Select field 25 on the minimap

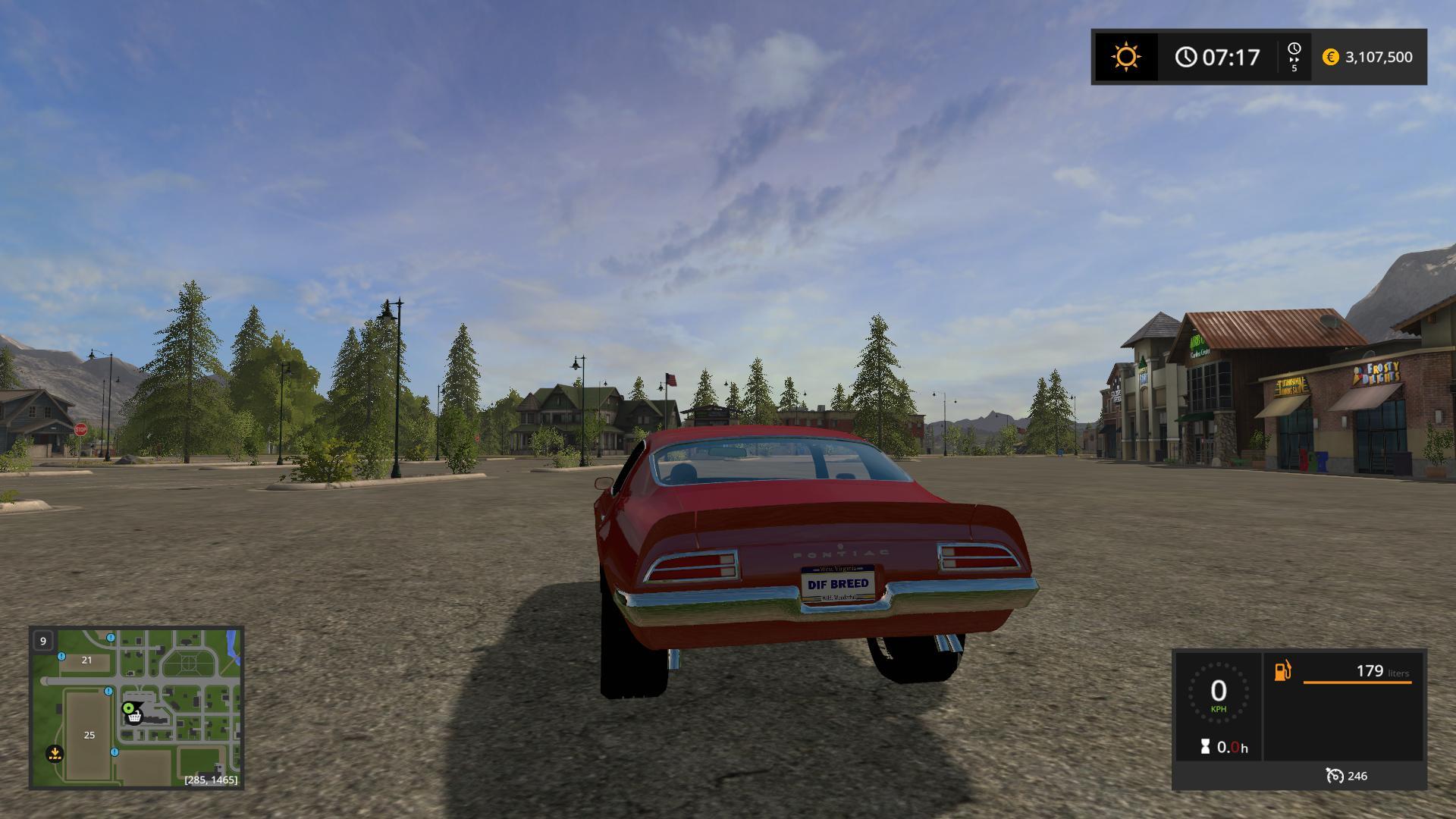click(x=89, y=735)
